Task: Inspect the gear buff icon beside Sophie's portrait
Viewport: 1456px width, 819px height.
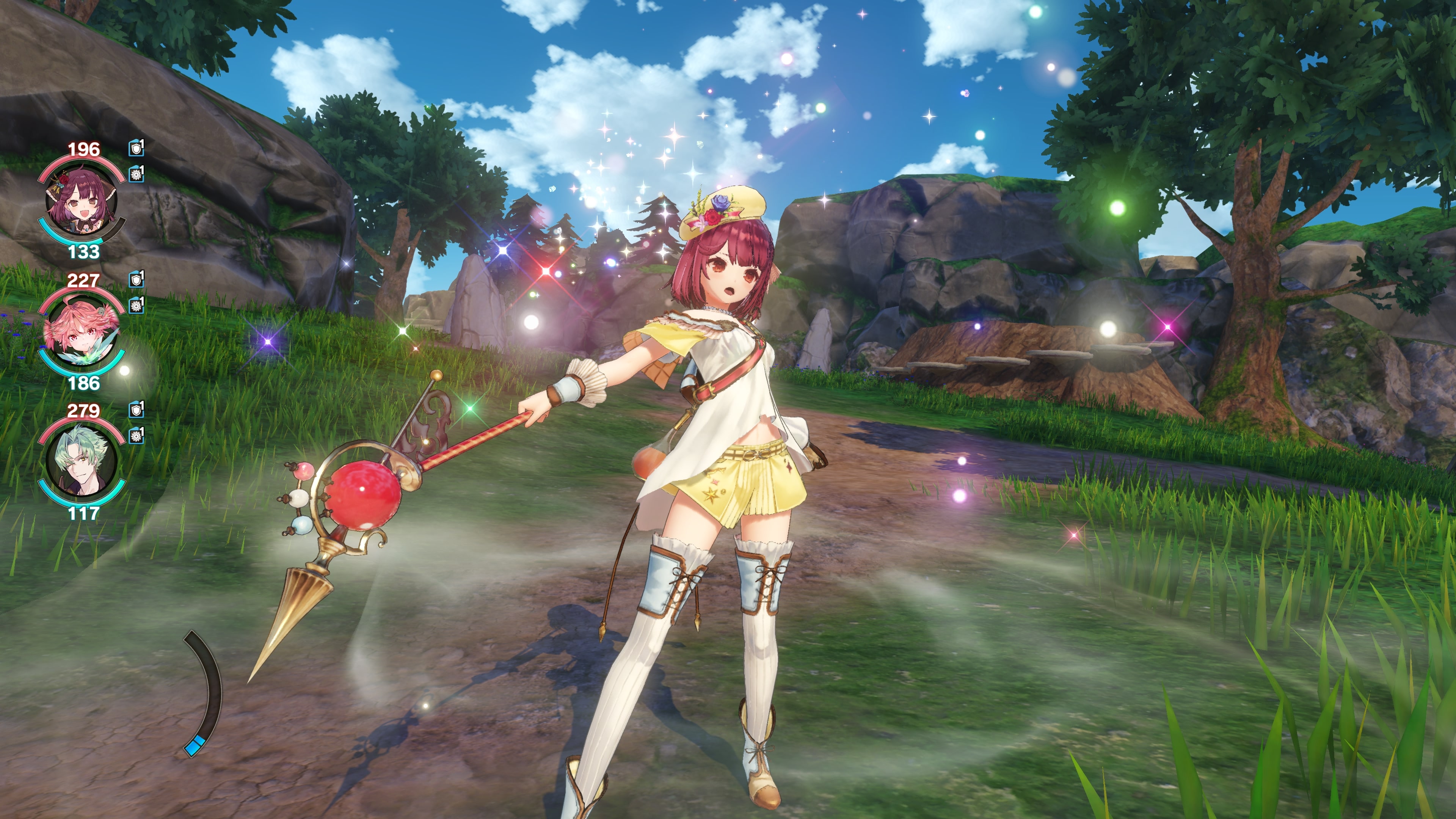Action: click(x=136, y=174)
